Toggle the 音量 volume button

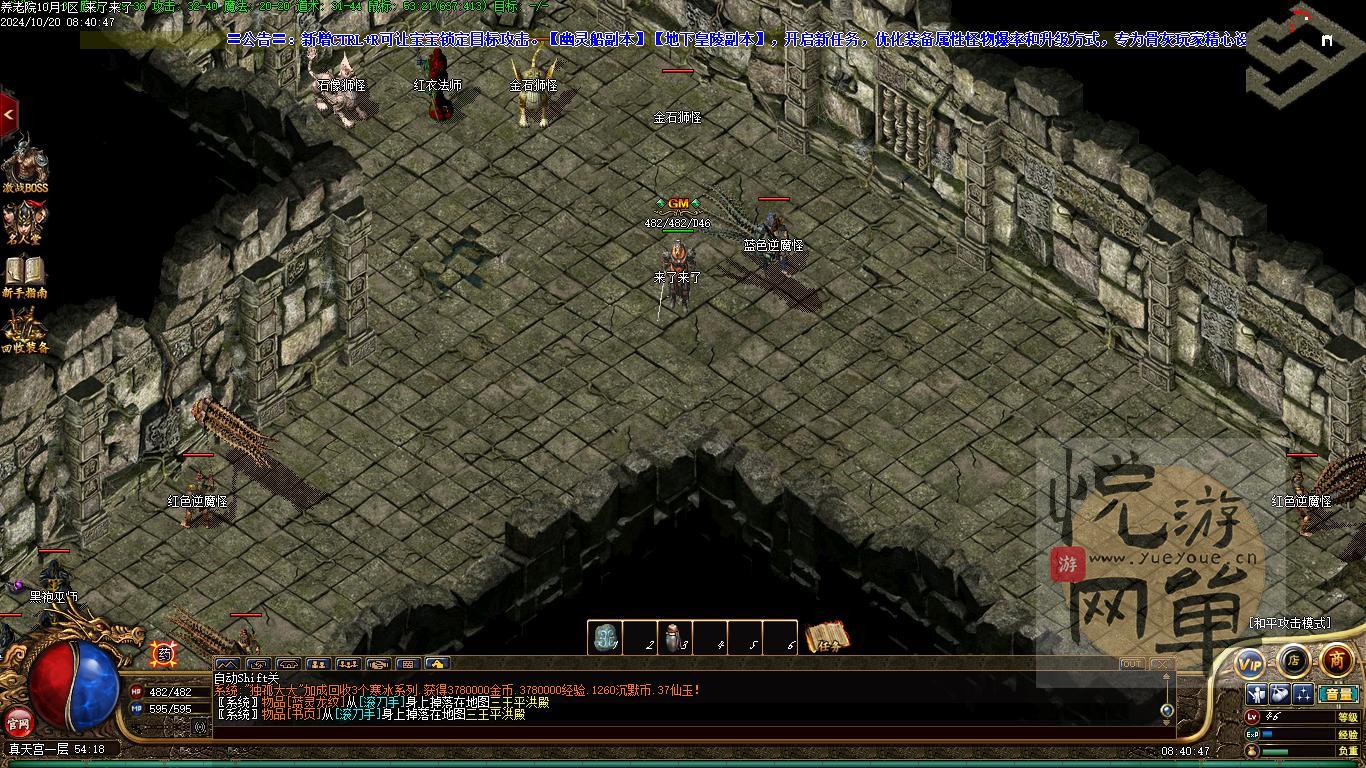pos(1337,694)
